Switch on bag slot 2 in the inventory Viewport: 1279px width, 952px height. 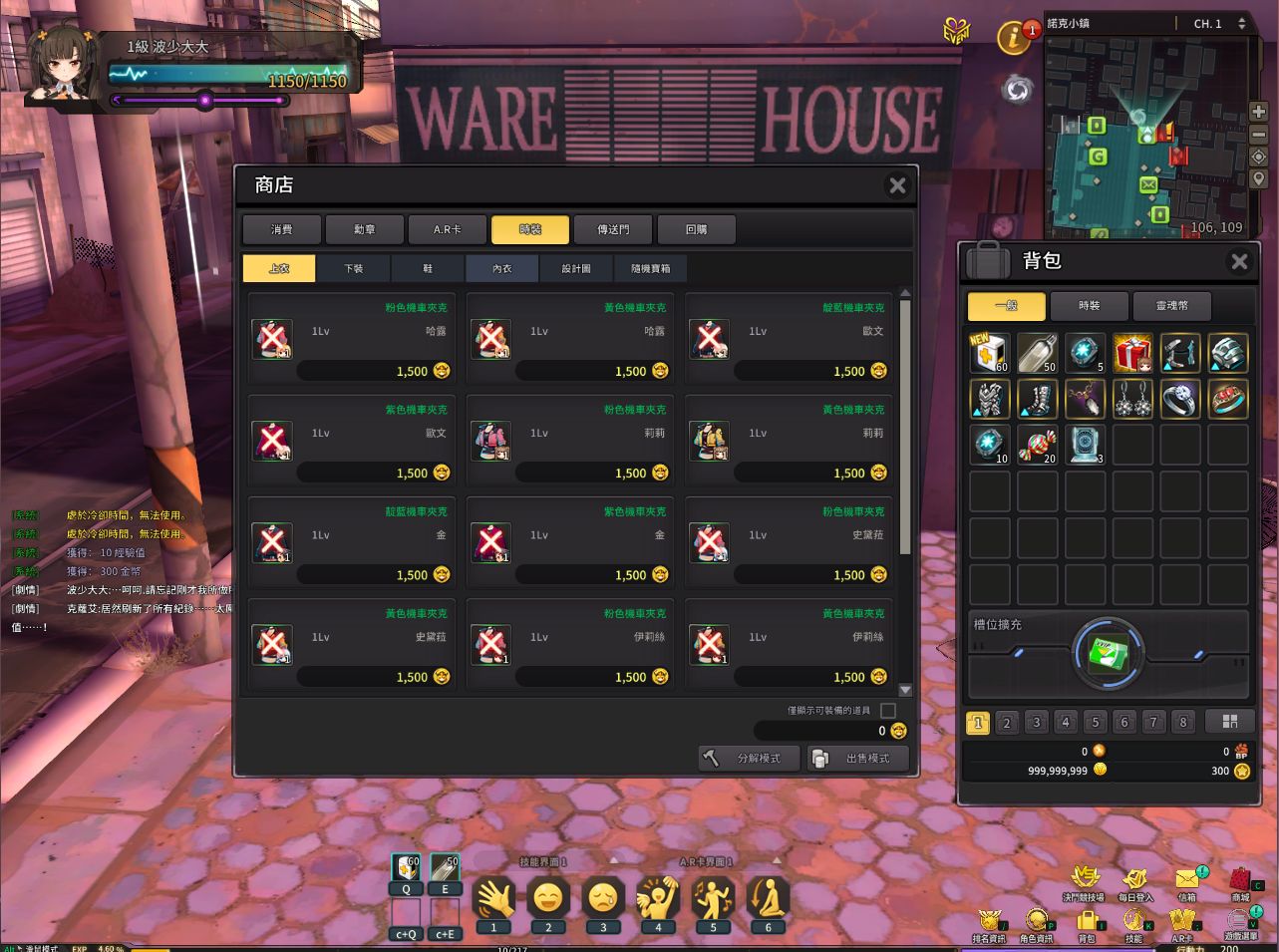point(1006,721)
